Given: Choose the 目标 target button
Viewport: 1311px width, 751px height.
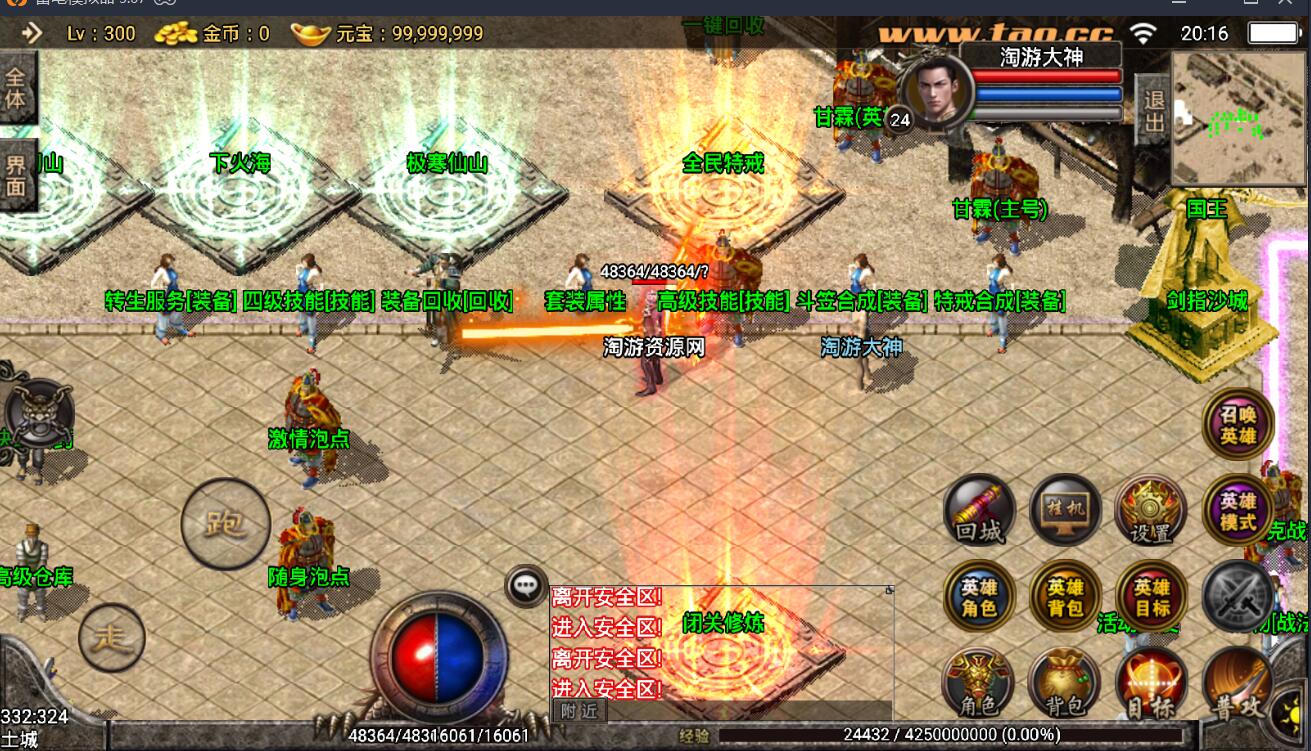Looking at the screenshot, I should point(1151,684).
